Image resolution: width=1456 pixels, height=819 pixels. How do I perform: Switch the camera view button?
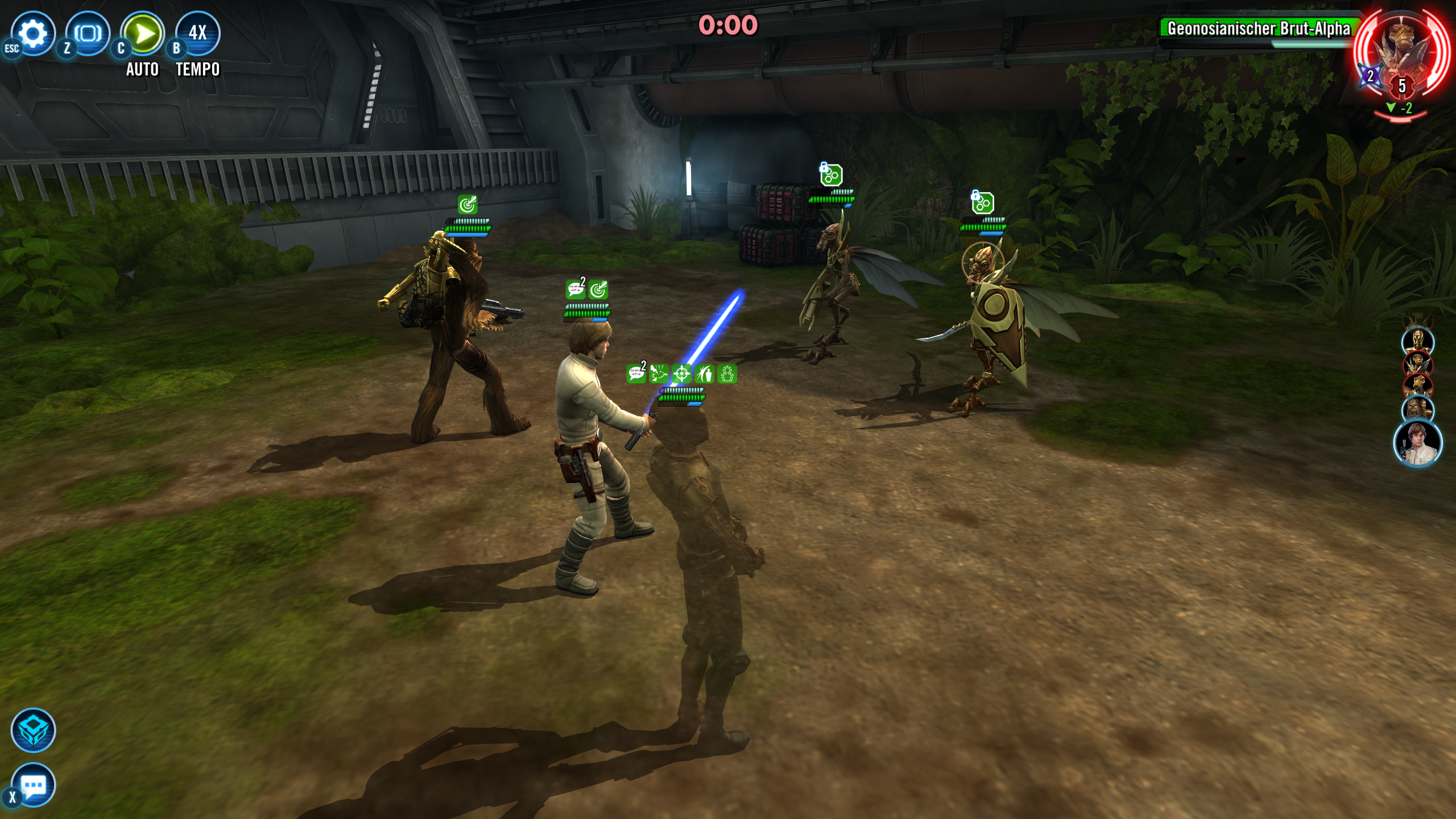coord(88,34)
